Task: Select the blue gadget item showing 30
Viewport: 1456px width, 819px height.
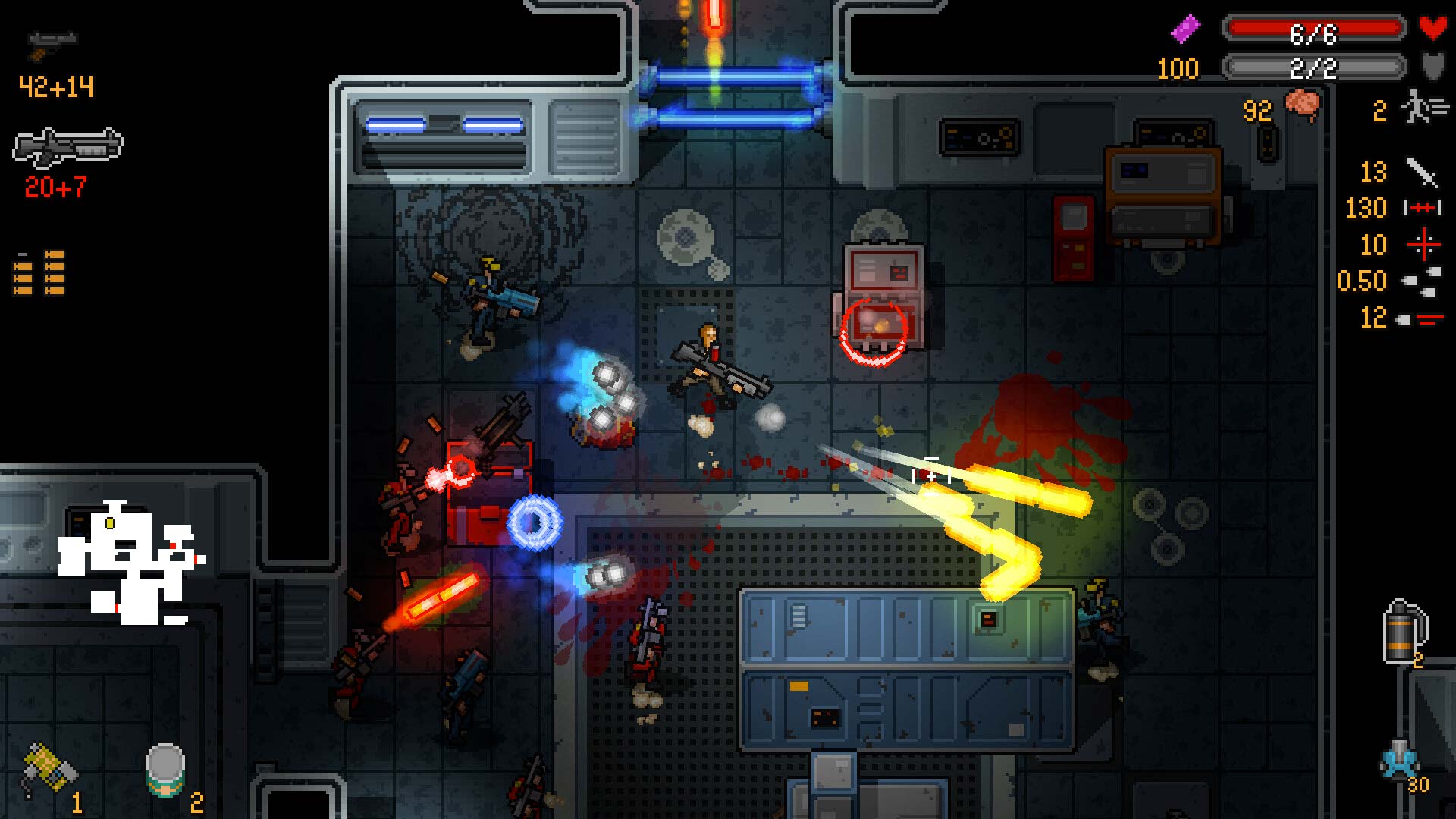Action: pos(1399,761)
